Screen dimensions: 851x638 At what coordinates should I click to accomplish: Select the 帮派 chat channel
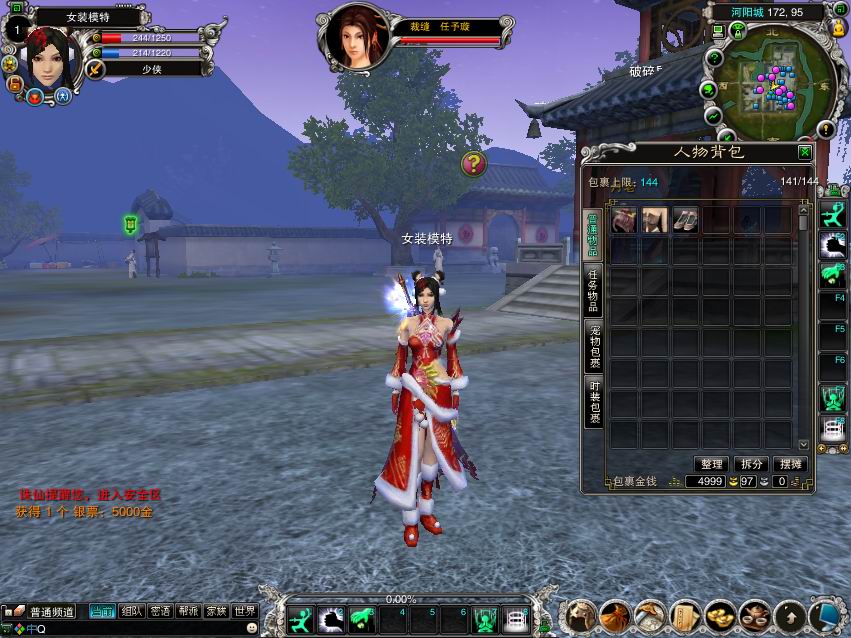188,611
